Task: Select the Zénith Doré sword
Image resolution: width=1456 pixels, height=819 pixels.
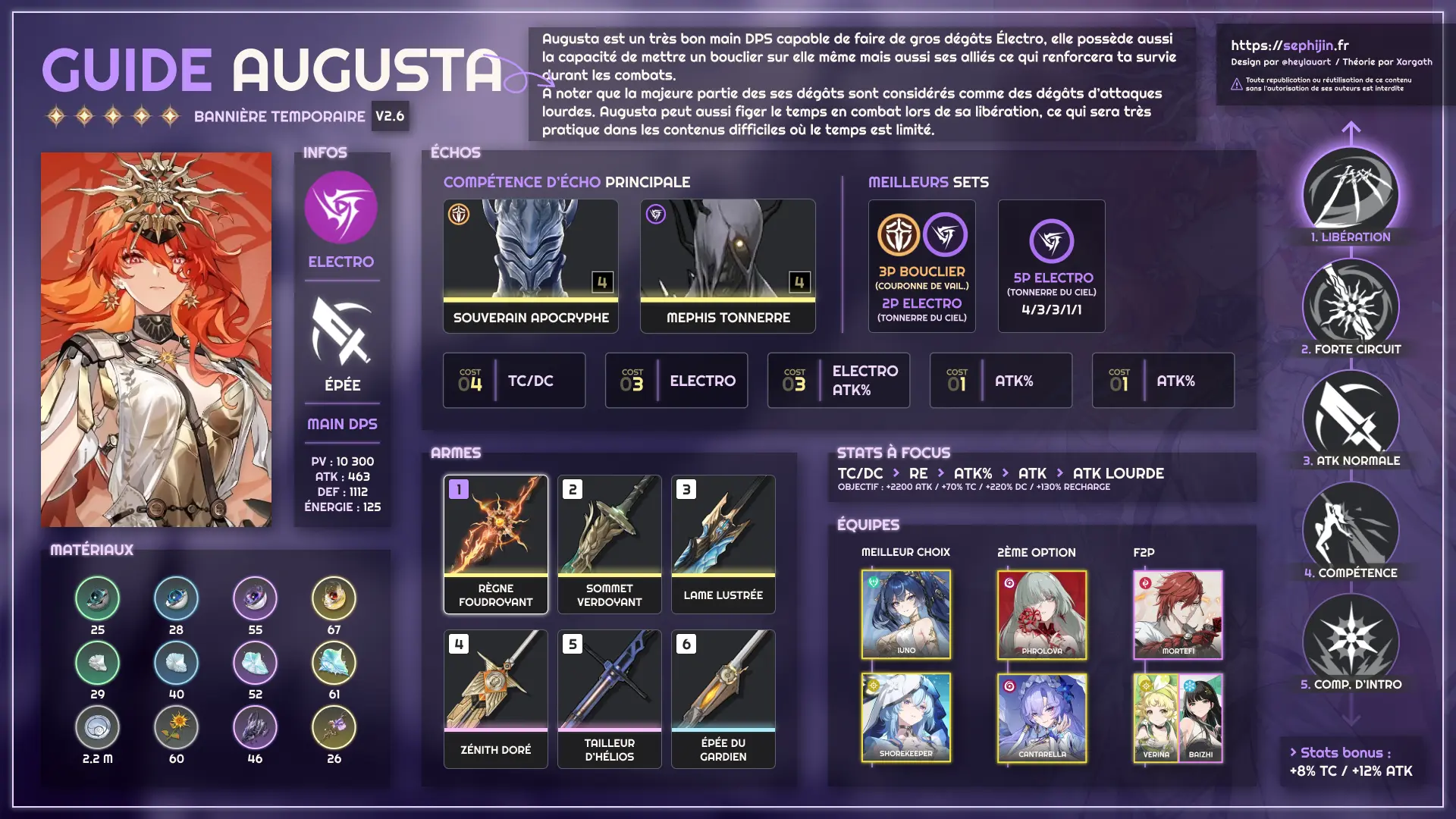Action: (495, 698)
